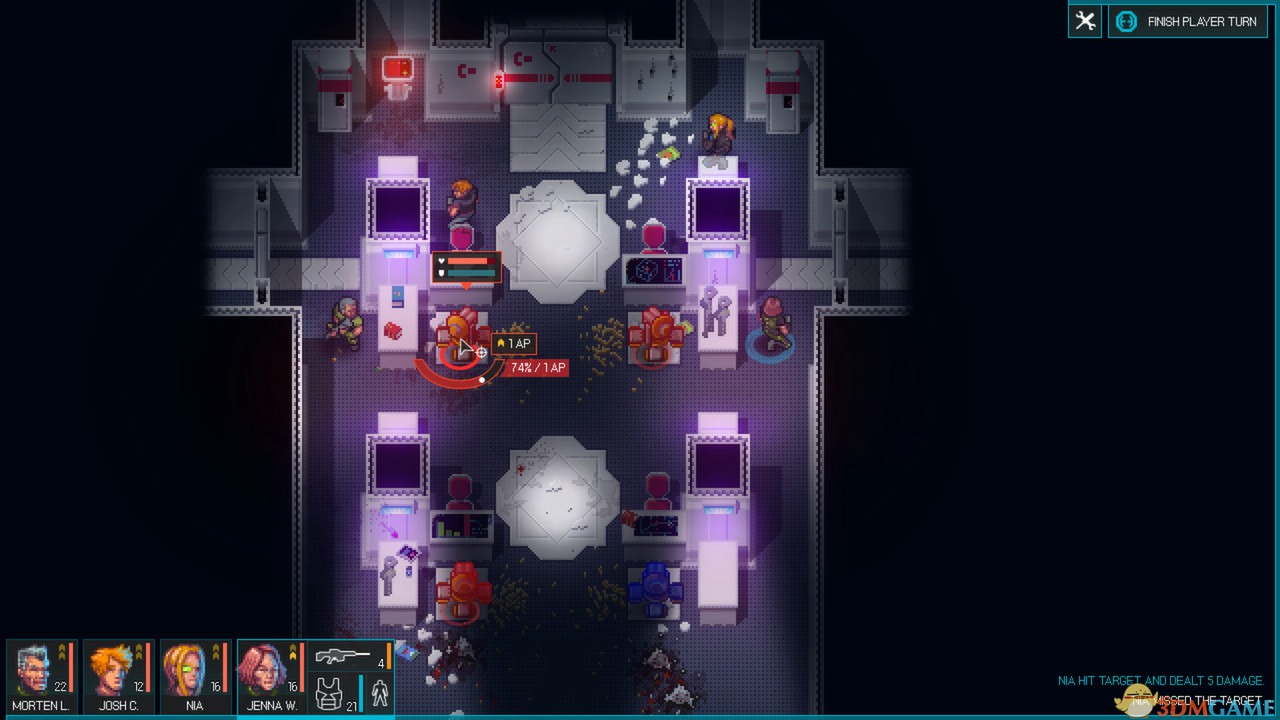Click the body armor vest slot
Image resolution: width=1280 pixels, height=720 pixels.
(330, 693)
